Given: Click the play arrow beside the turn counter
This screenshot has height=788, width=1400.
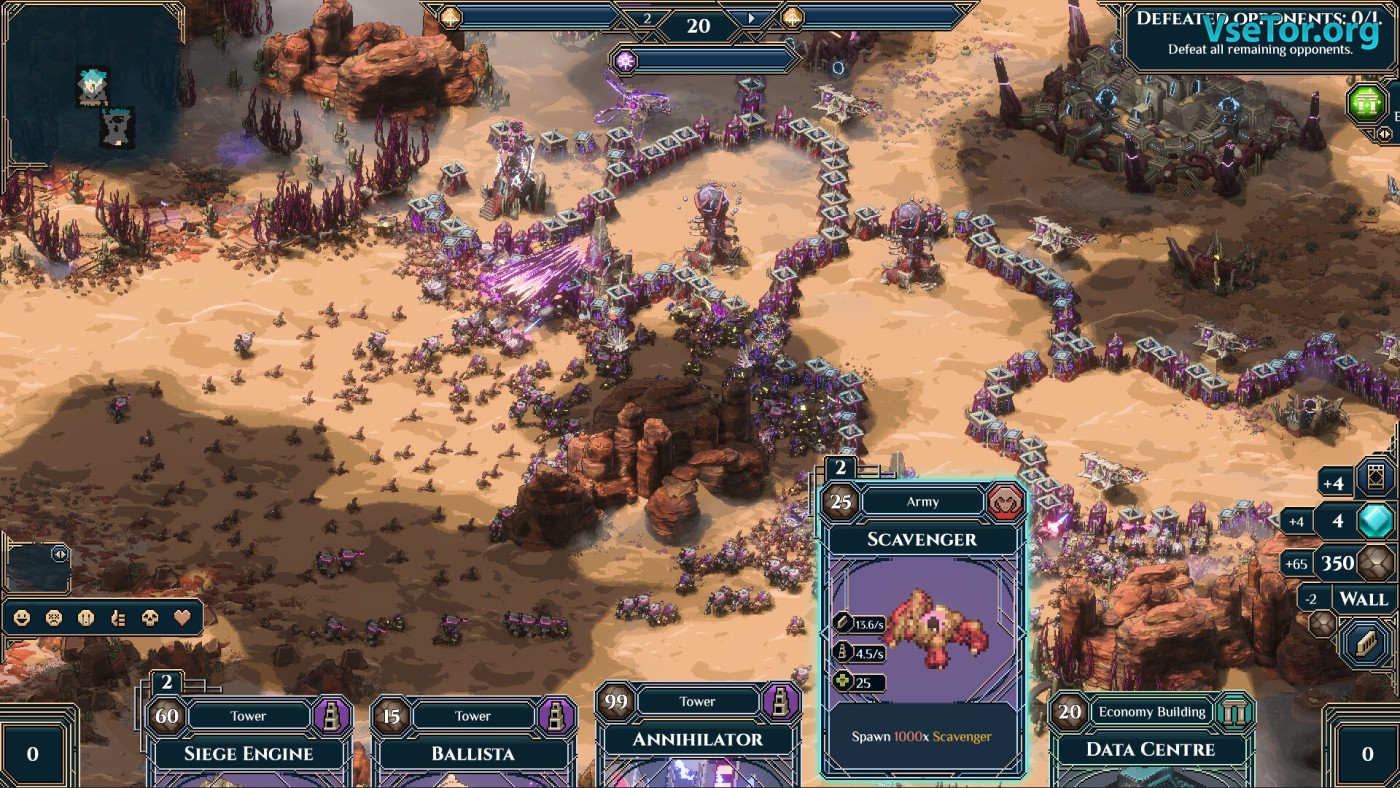Looking at the screenshot, I should click(x=752, y=19).
